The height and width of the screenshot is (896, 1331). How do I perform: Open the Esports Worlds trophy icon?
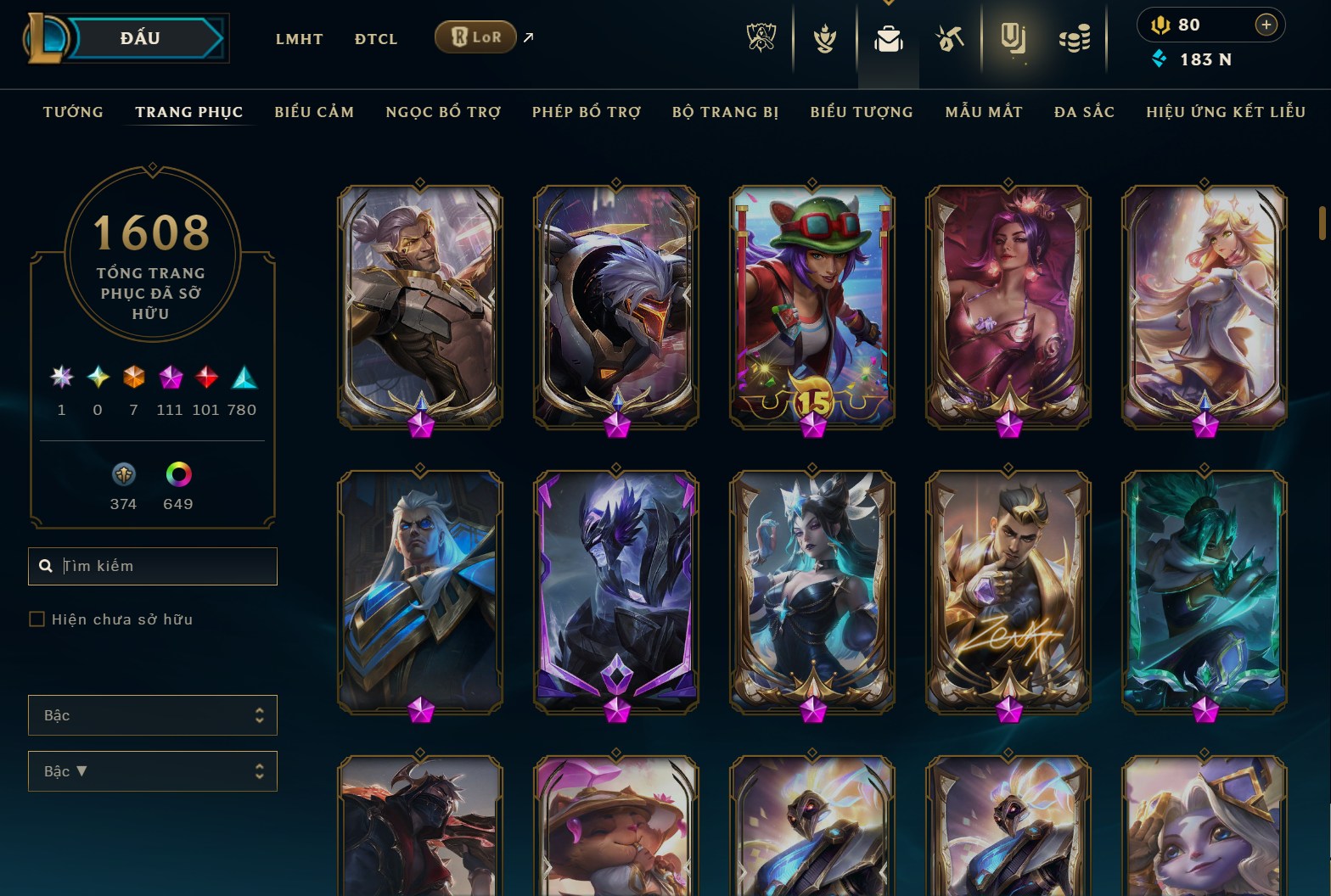(763, 36)
